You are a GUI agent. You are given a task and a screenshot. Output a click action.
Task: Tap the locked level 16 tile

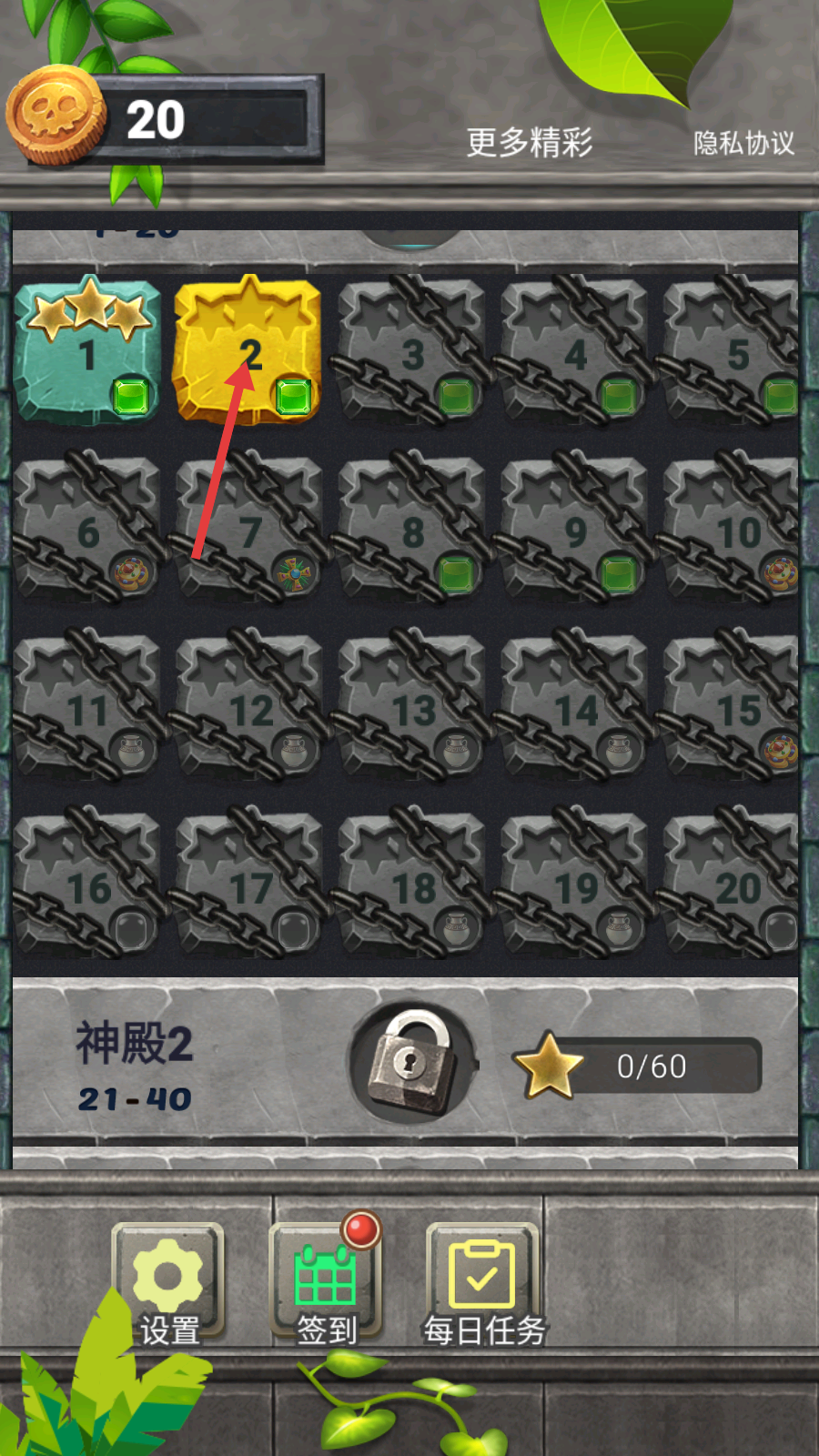click(87, 886)
